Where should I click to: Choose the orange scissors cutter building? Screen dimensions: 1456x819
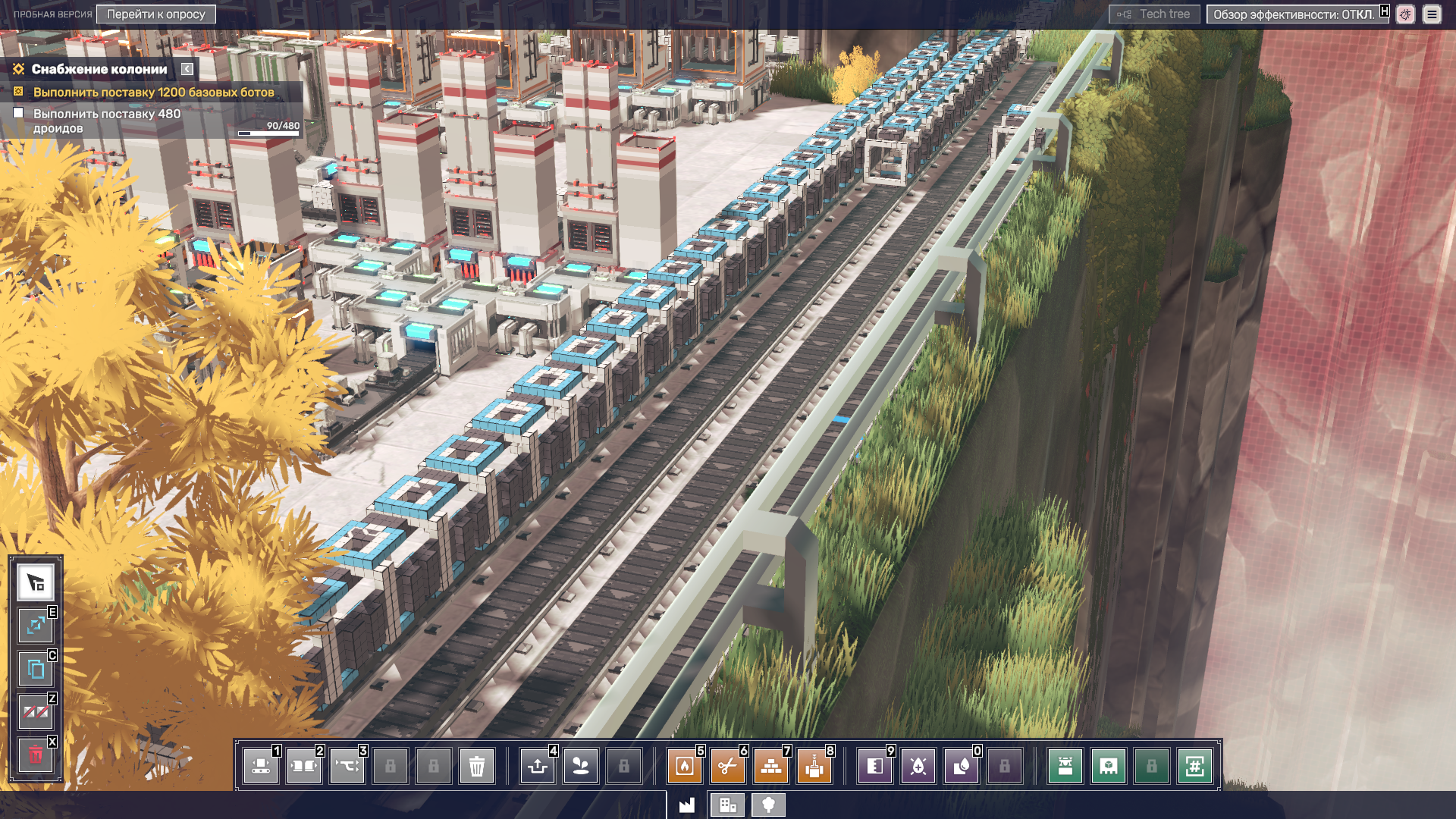coord(727,766)
